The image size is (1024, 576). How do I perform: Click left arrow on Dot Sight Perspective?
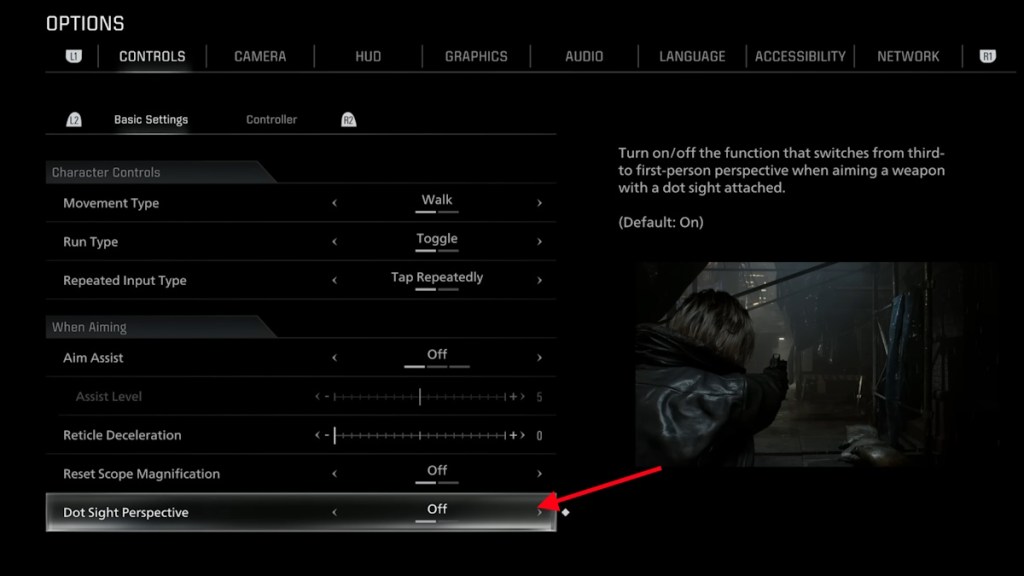coord(334,512)
